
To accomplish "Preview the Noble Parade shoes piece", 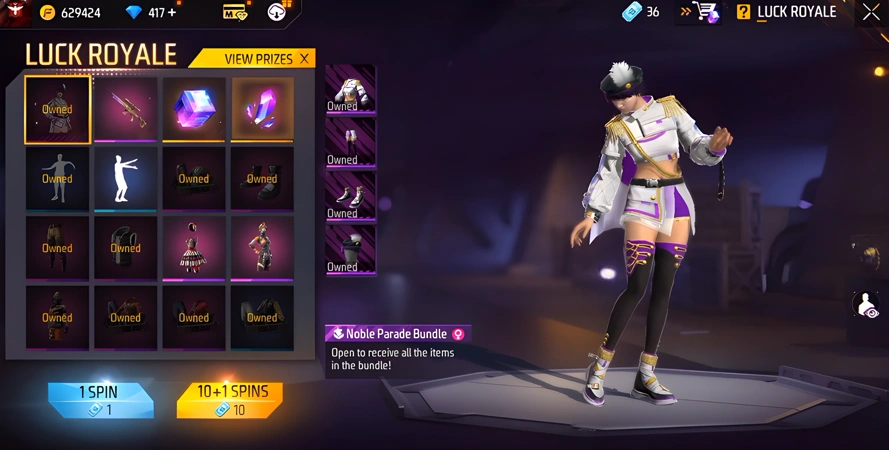I will pos(350,197).
